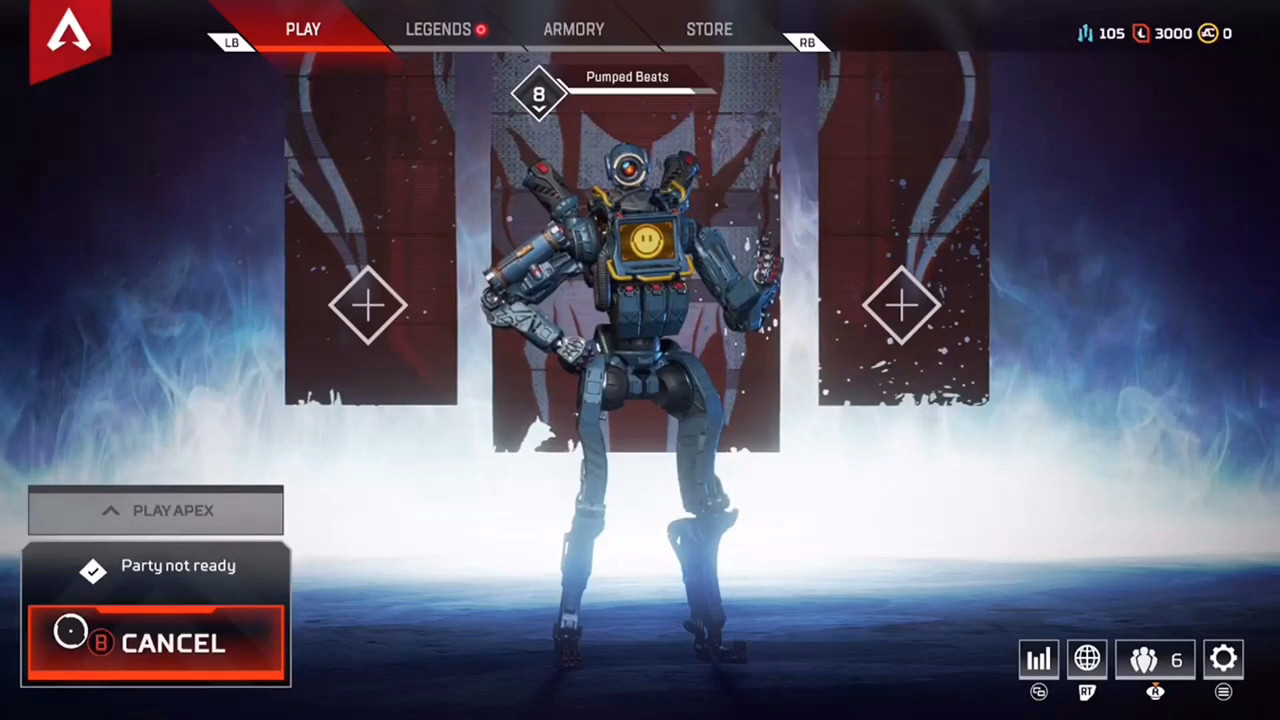1280x720 pixels.
Task: Expand the Play Apex mode selector
Action: (155, 510)
